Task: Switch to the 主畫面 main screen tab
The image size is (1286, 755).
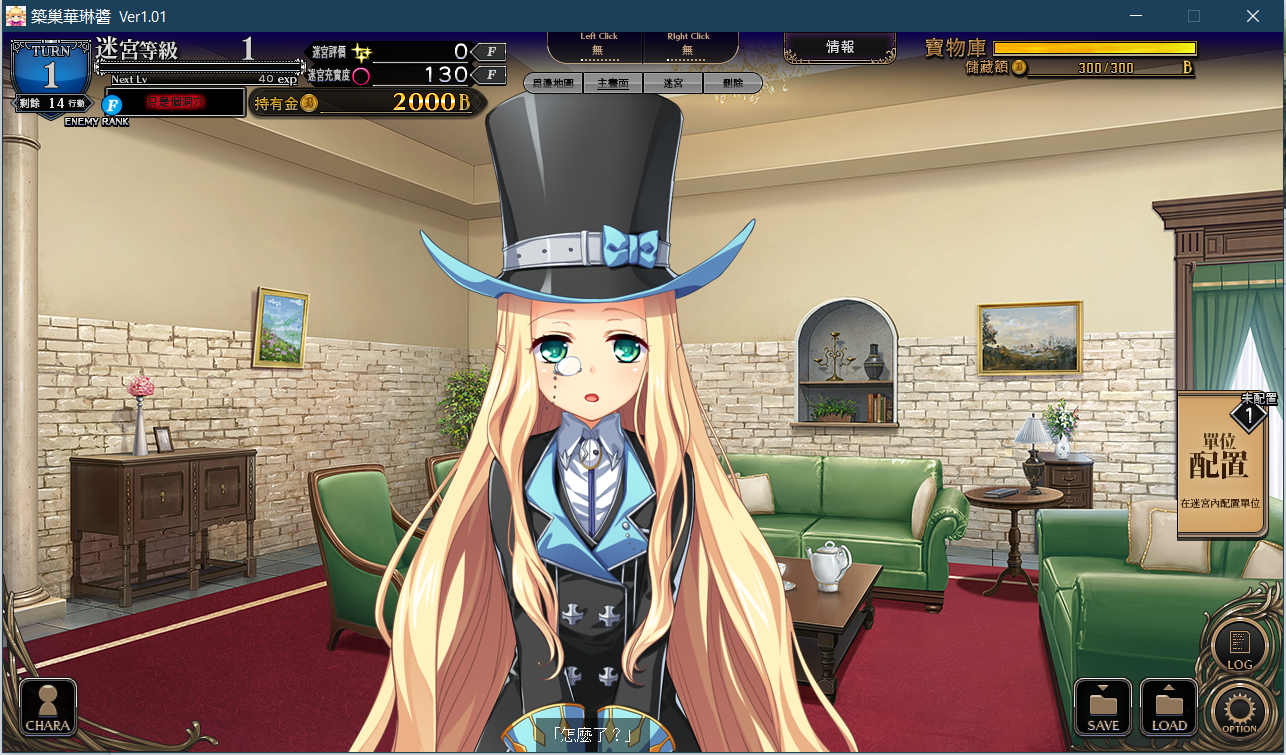Action: pos(613,84)
